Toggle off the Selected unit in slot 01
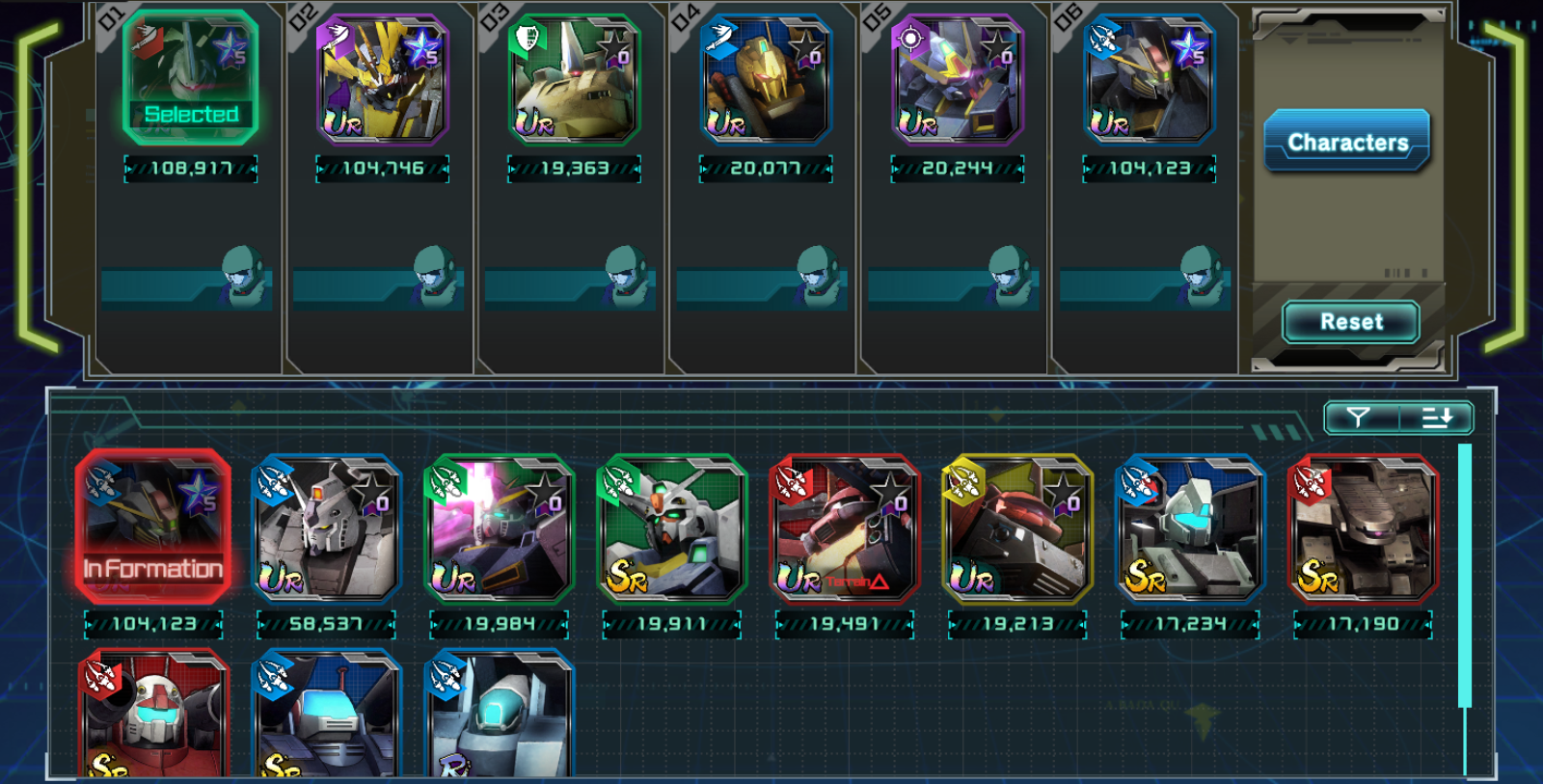1543x784 pixels. point(190,77)
